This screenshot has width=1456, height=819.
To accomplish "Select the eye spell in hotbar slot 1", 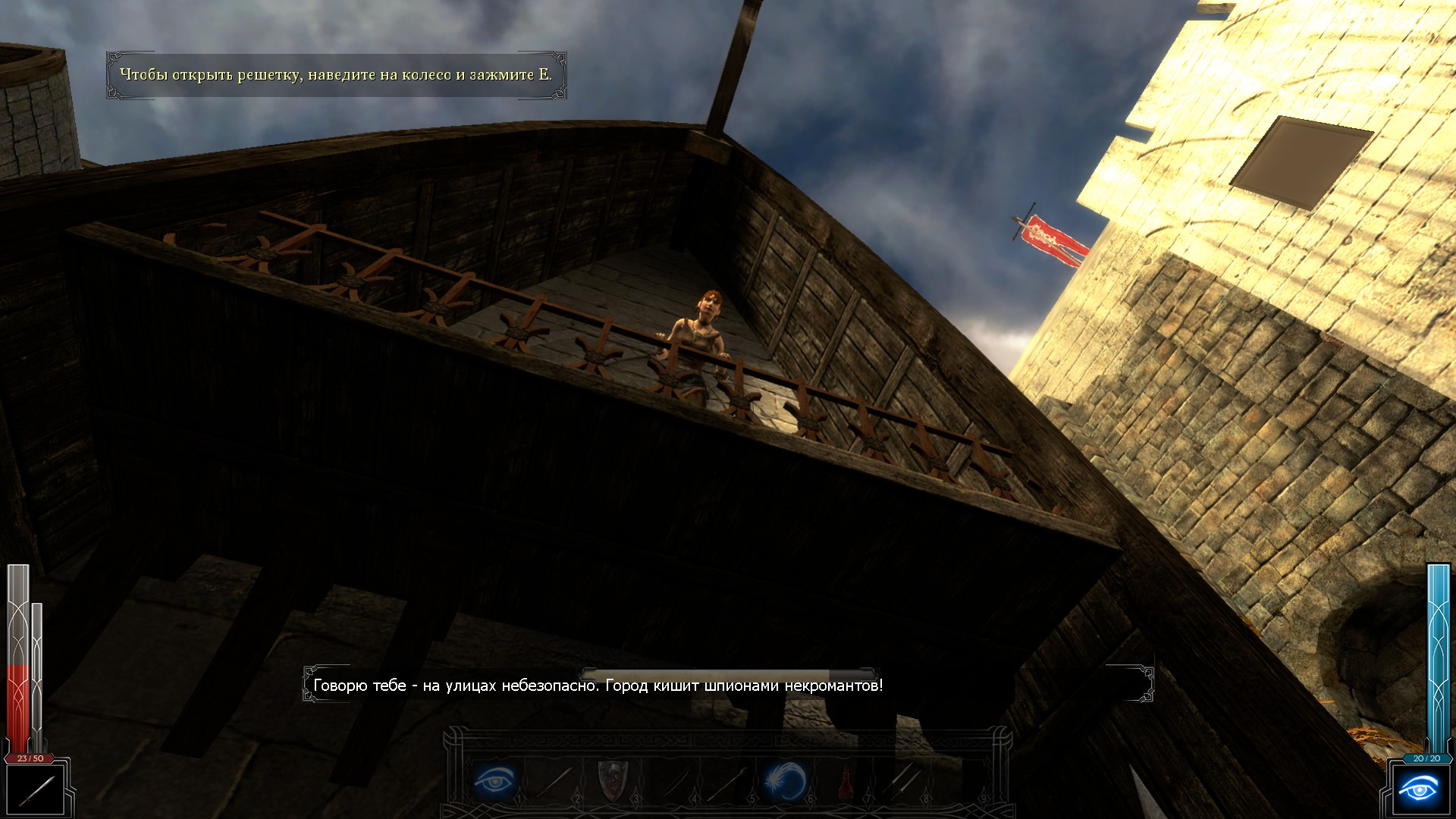I will click(x=495, y=780).
